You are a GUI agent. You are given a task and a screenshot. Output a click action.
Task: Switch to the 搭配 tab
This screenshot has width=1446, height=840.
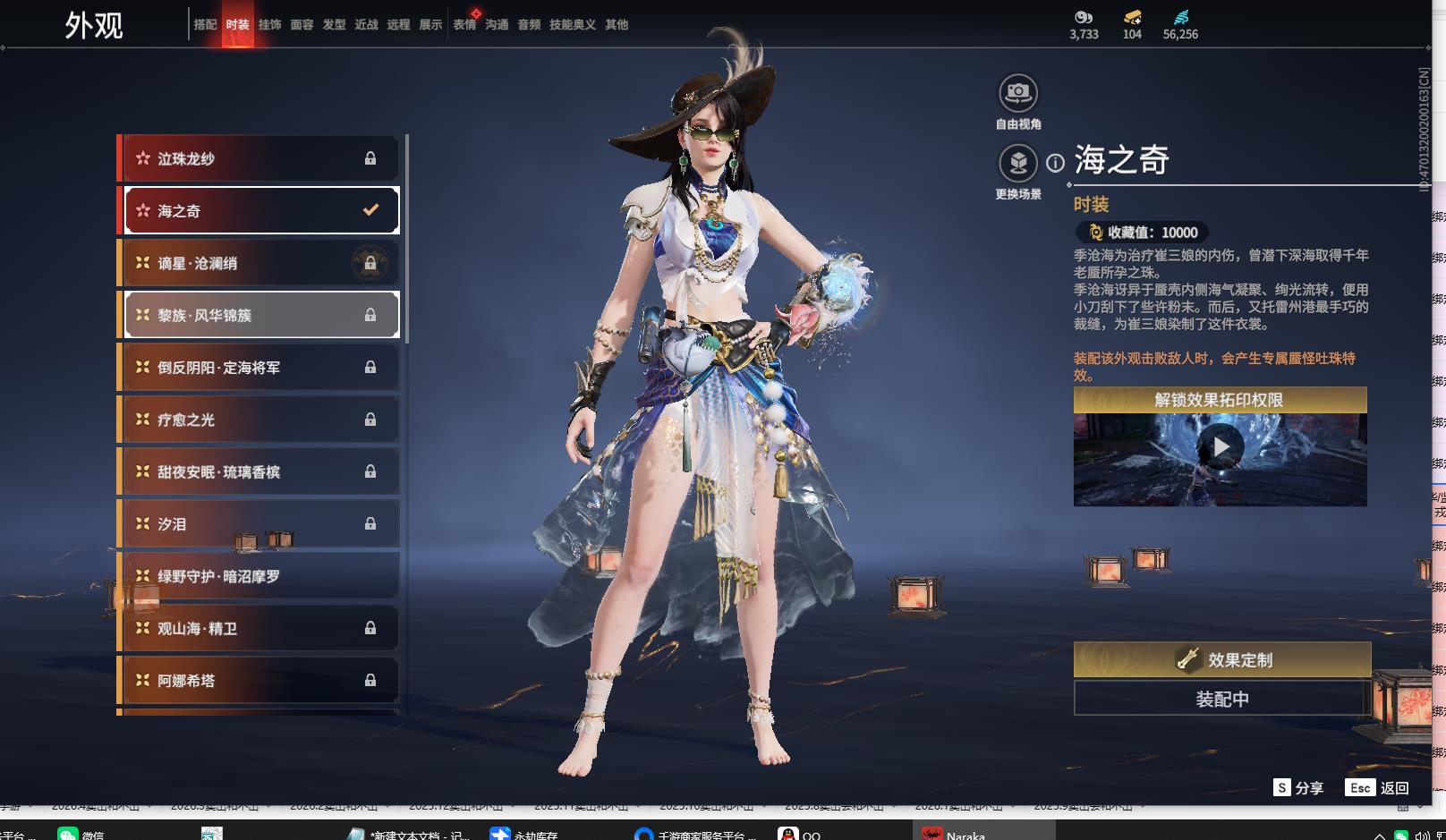[x=205, y=25]
